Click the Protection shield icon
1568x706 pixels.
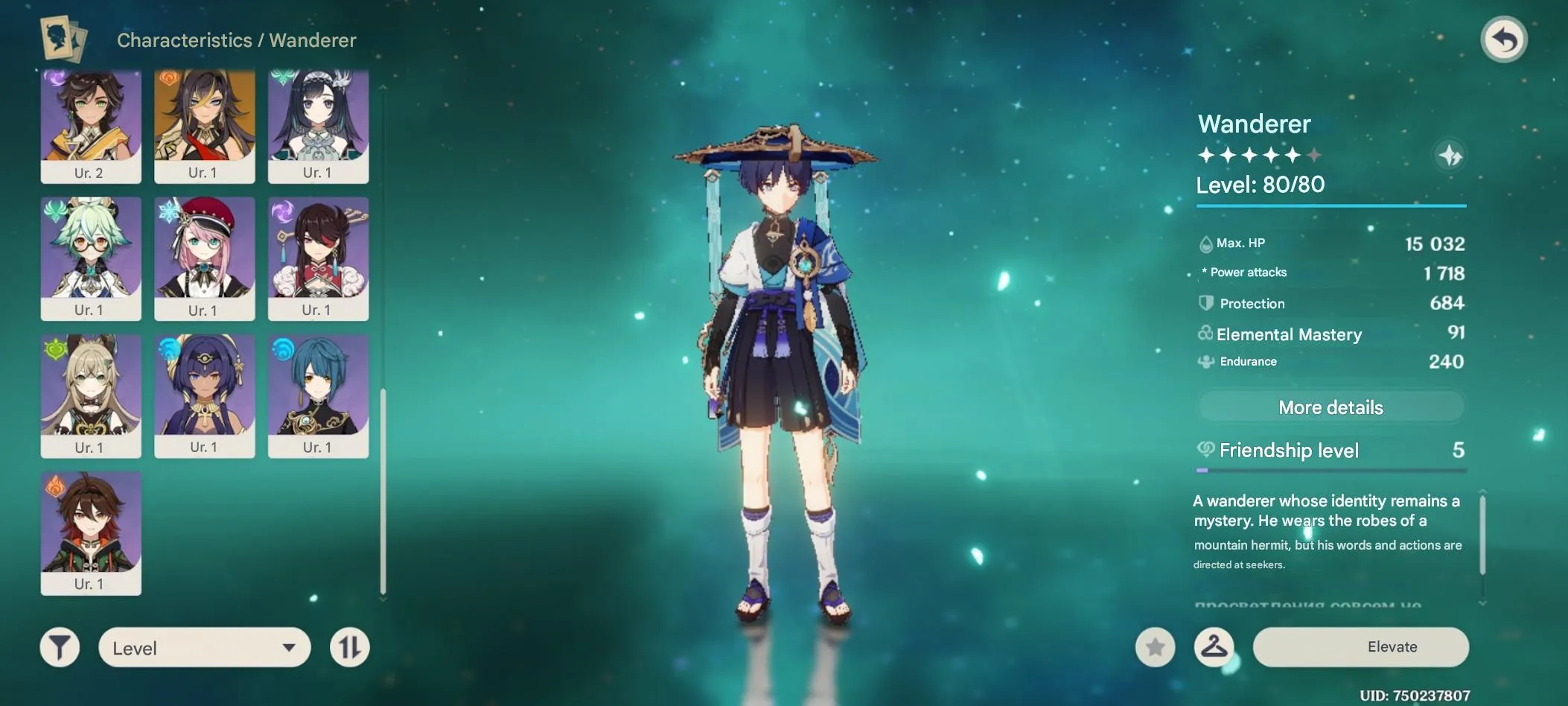pyautogui.click(x=1208, y=303)
